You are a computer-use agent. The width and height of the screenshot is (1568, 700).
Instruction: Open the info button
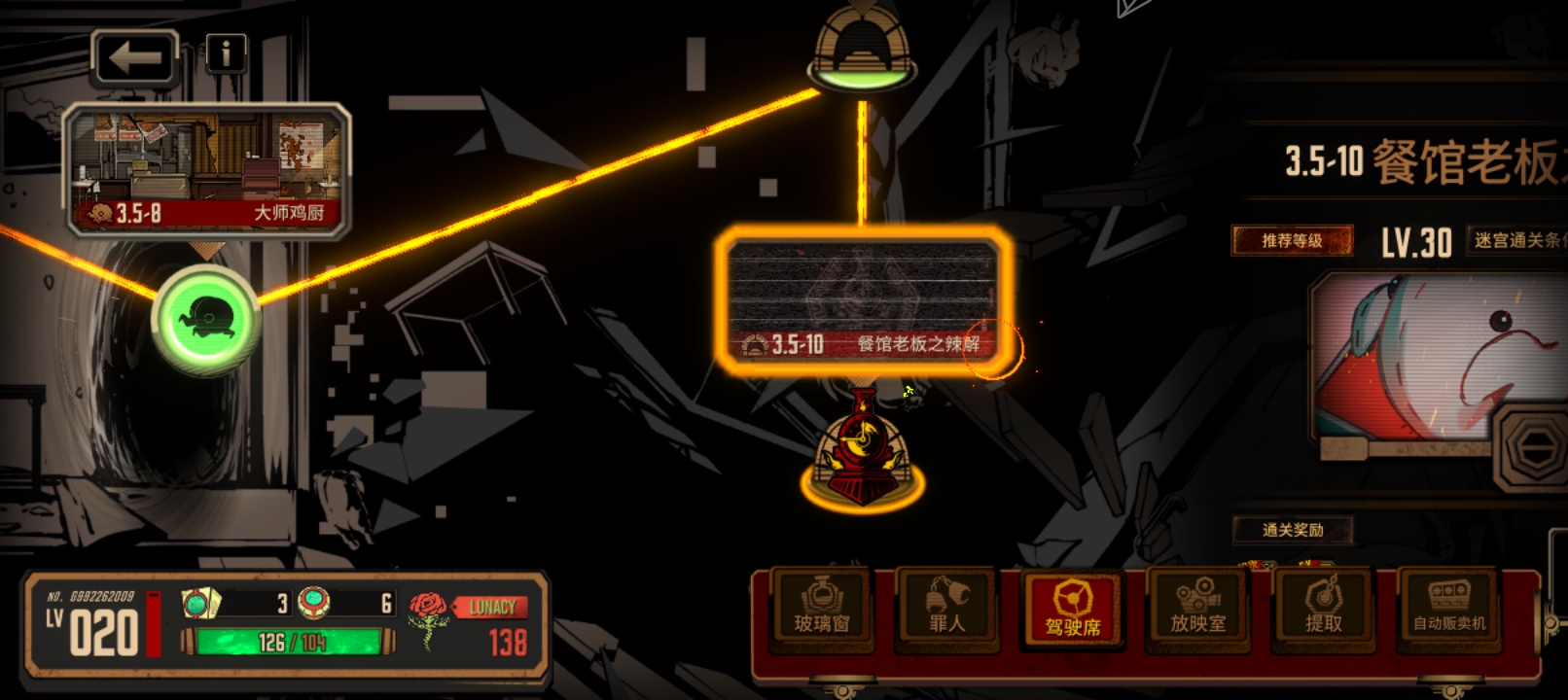[226, 53]
